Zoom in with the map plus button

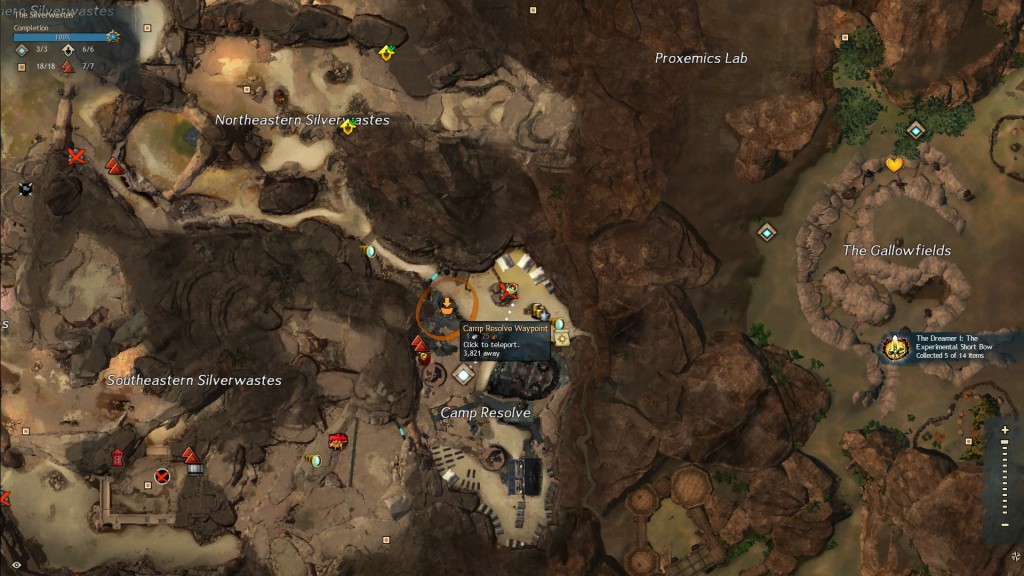(x=1004, y=430)
